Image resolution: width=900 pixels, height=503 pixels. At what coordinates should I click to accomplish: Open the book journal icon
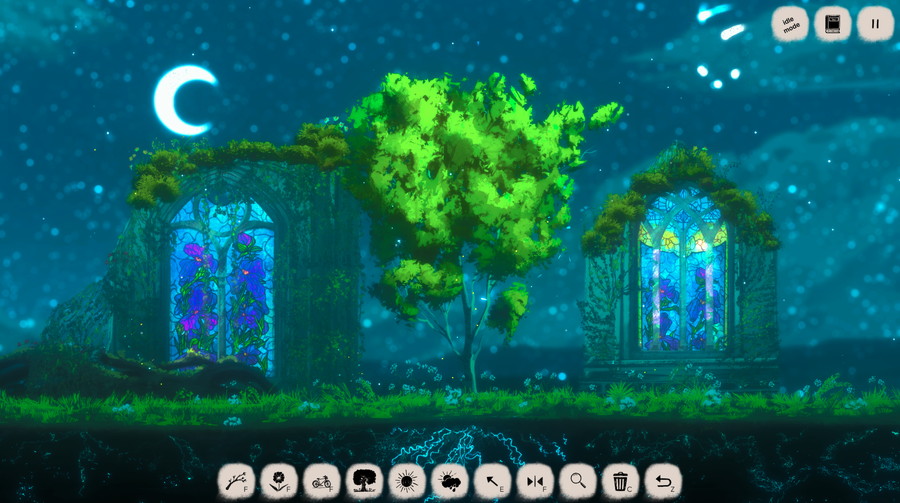832,24
